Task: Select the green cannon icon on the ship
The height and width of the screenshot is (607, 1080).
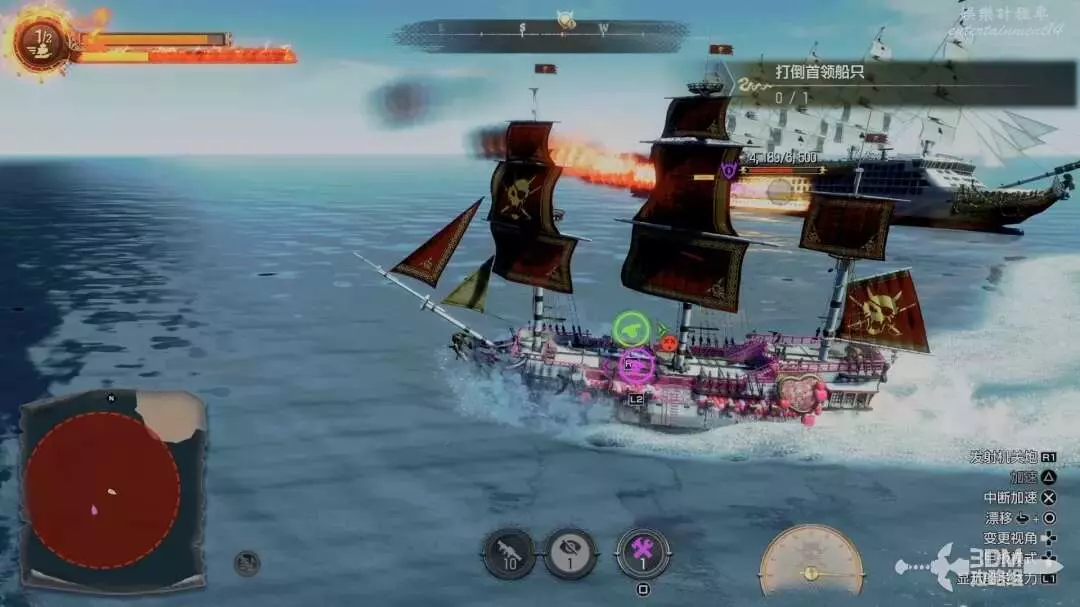Action: (631, 329)
